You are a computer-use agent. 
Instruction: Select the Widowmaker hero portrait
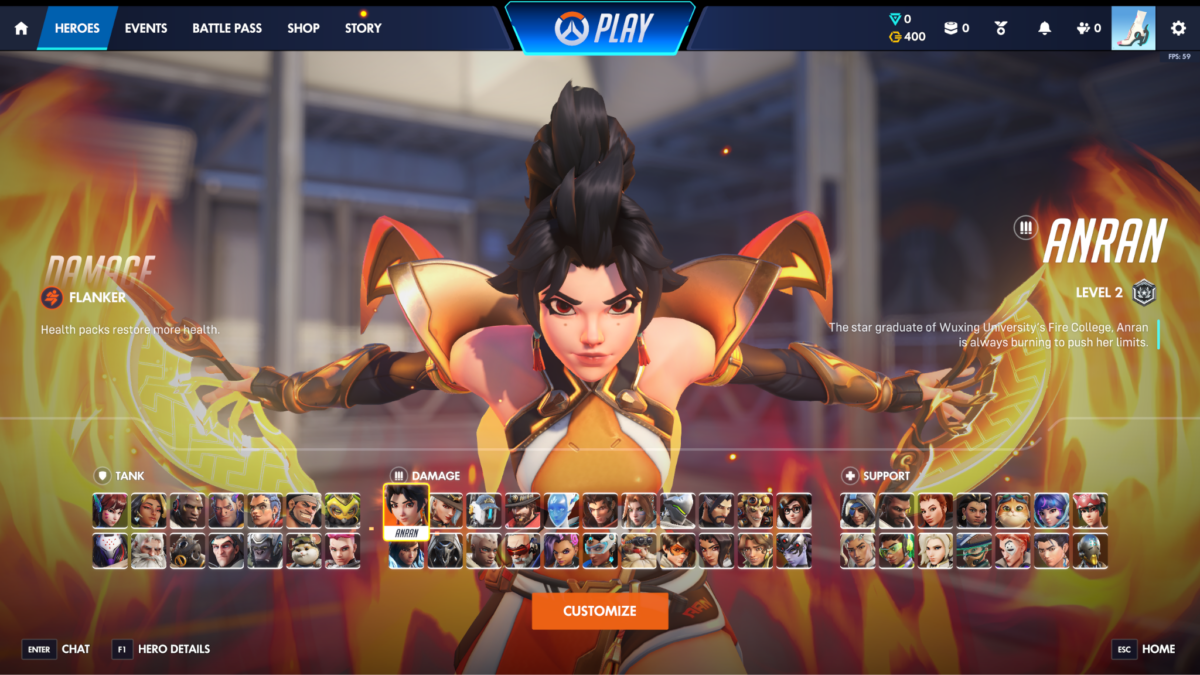click(794, 550)
